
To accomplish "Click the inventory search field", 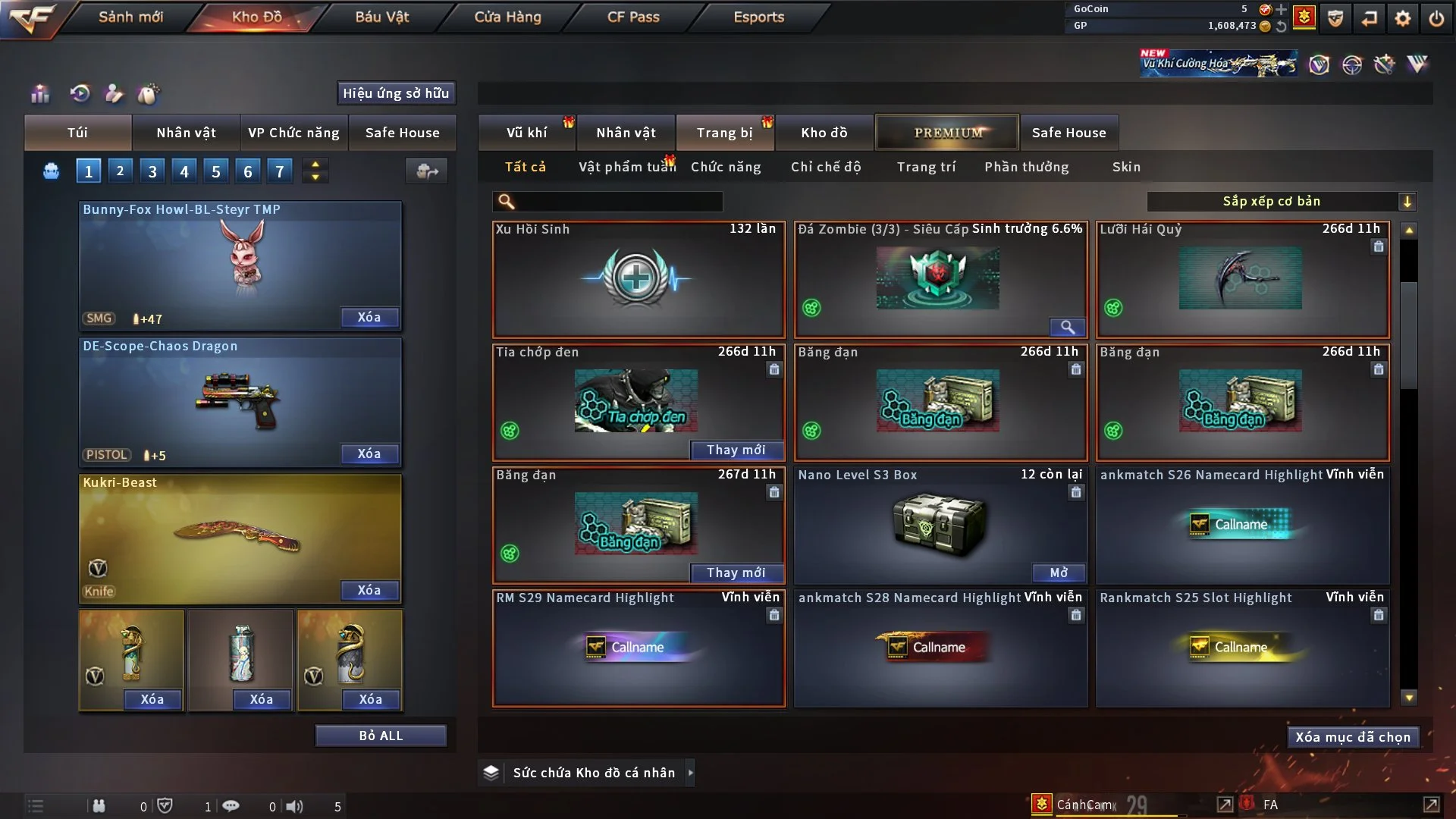I will (618, 202).
